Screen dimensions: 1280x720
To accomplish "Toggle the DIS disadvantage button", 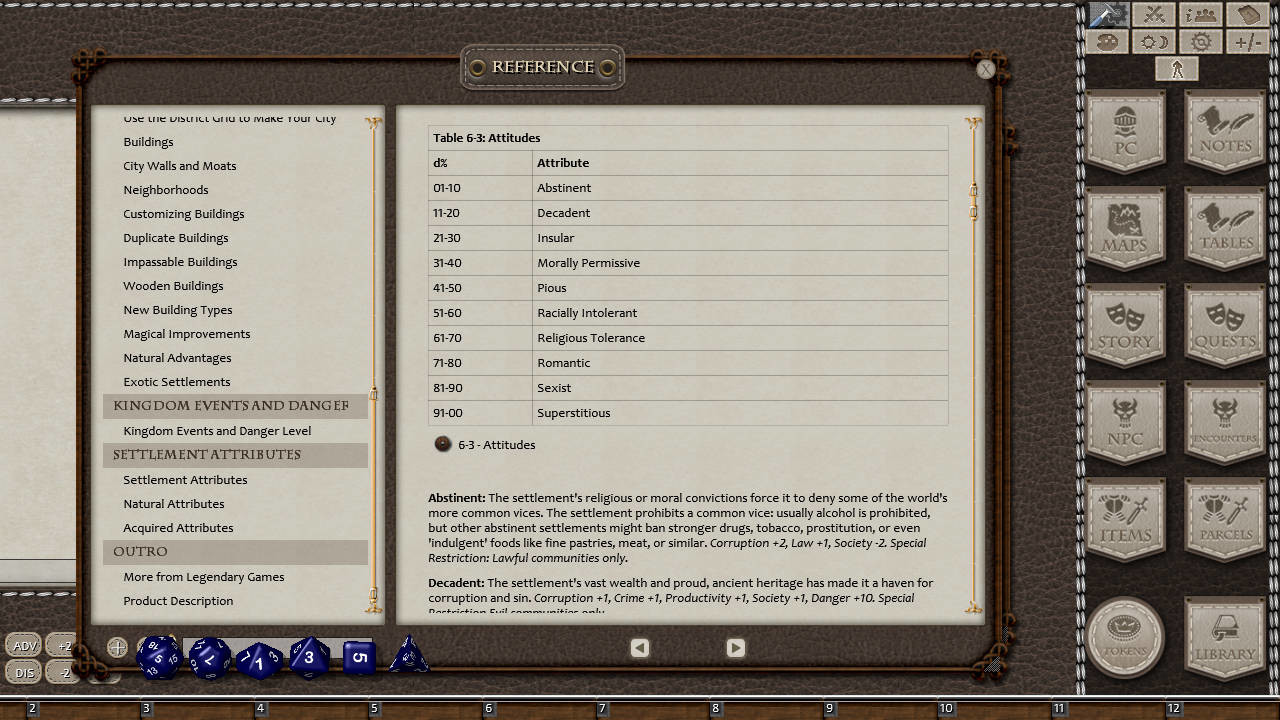I will 24,672.
